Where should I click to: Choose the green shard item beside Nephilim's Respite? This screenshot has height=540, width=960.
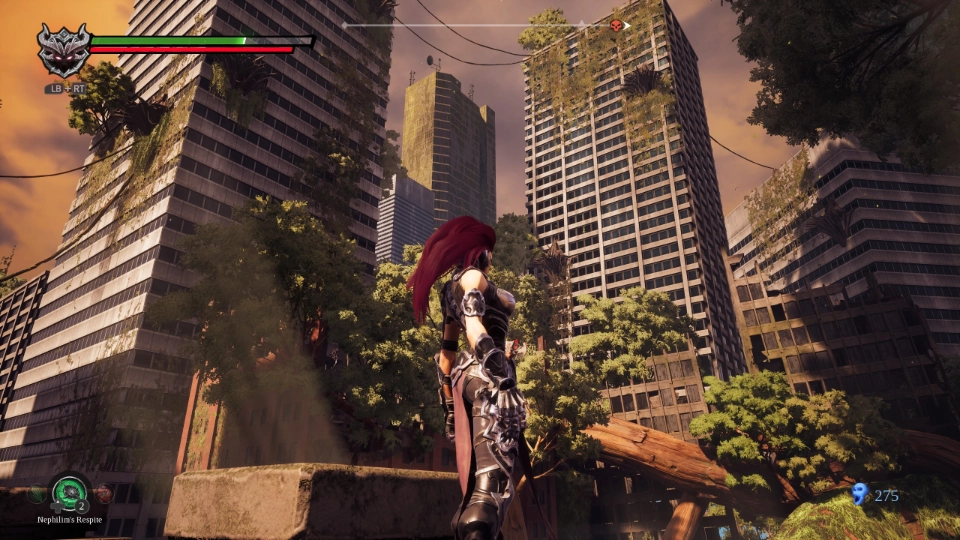[x=38, y=493]
